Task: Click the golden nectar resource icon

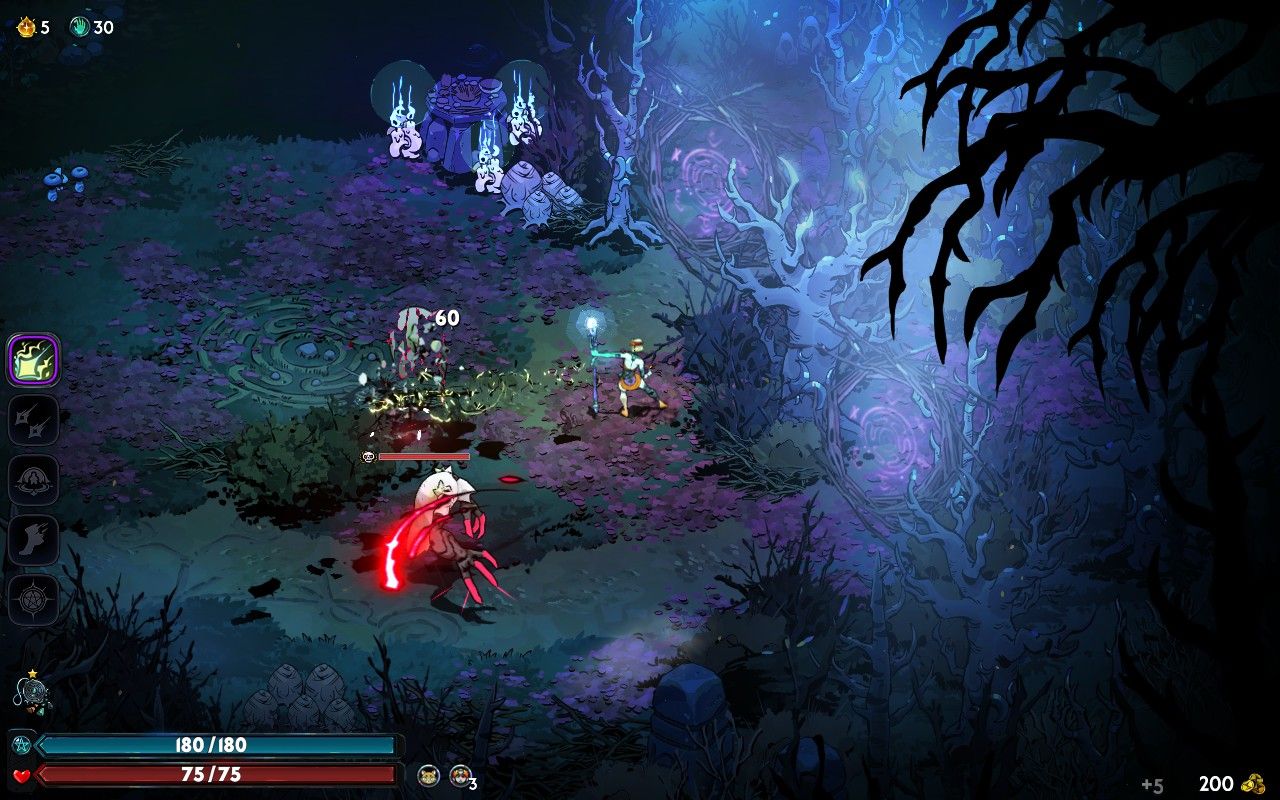Action: [x=26, y=27]
